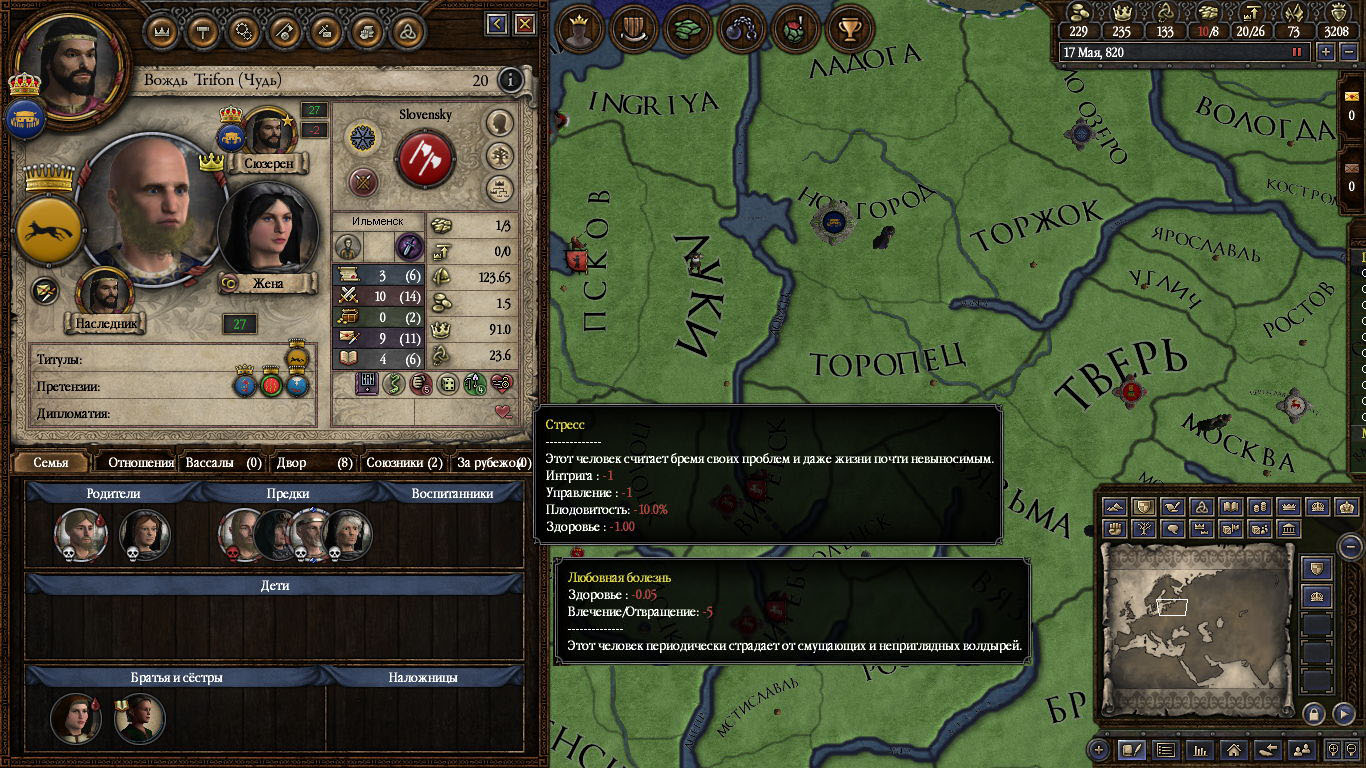Open the crown icon in the bronze menu row
The image size is (1366, 768).
click(161, 30)
